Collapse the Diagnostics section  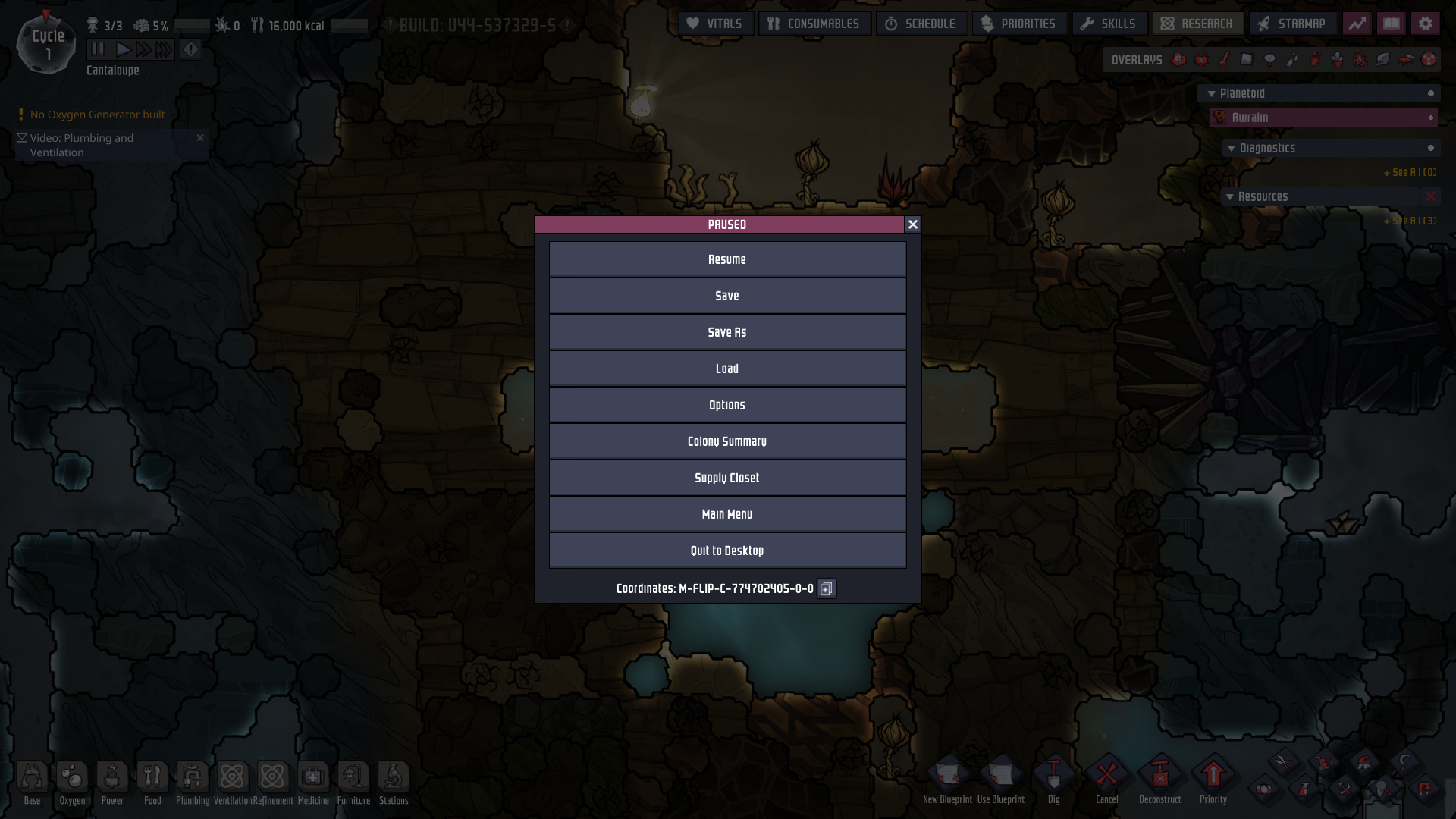[x=1232, y=148]
